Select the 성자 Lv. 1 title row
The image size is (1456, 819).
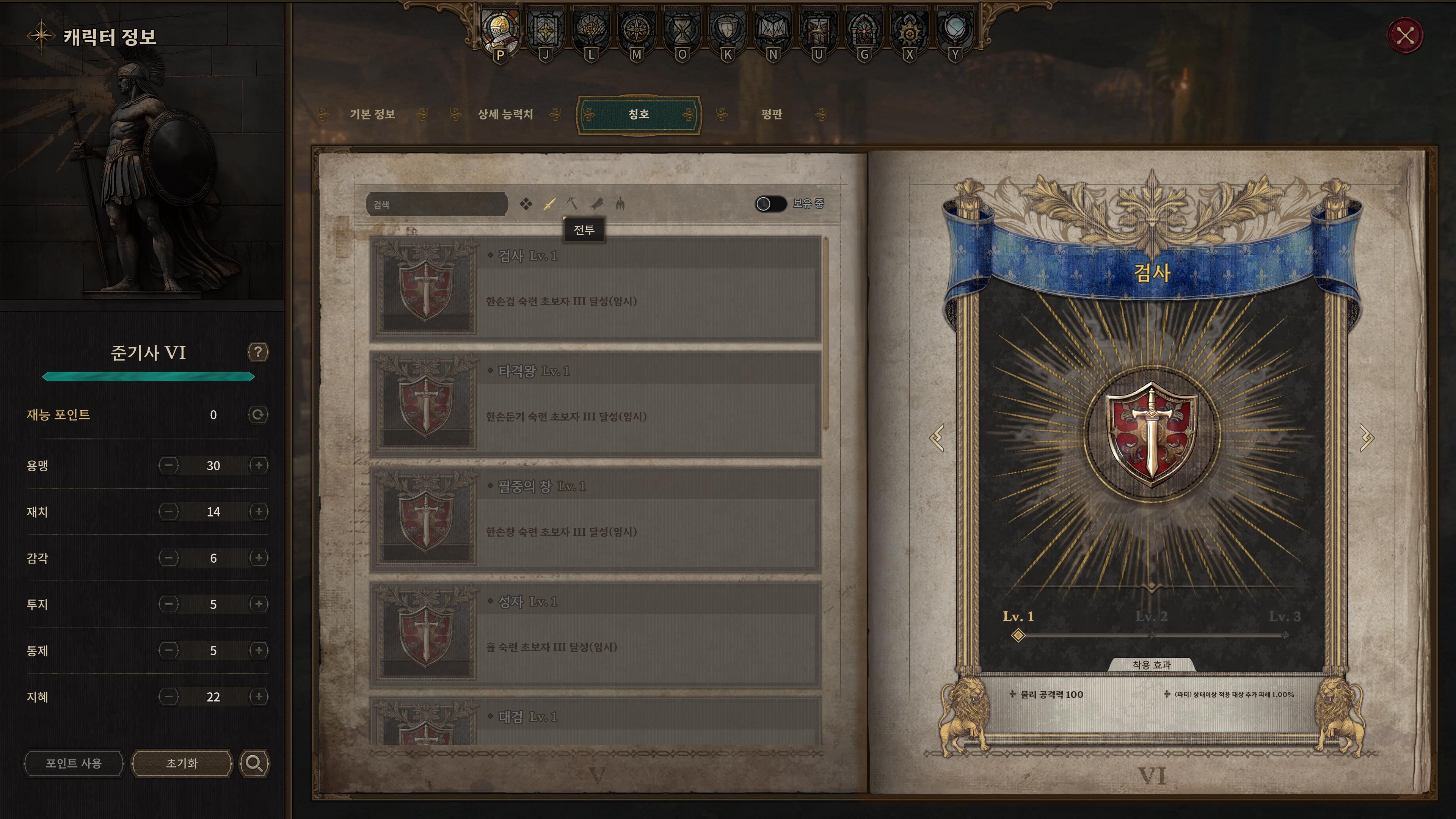pyautogui.click(x=595, y=635)
